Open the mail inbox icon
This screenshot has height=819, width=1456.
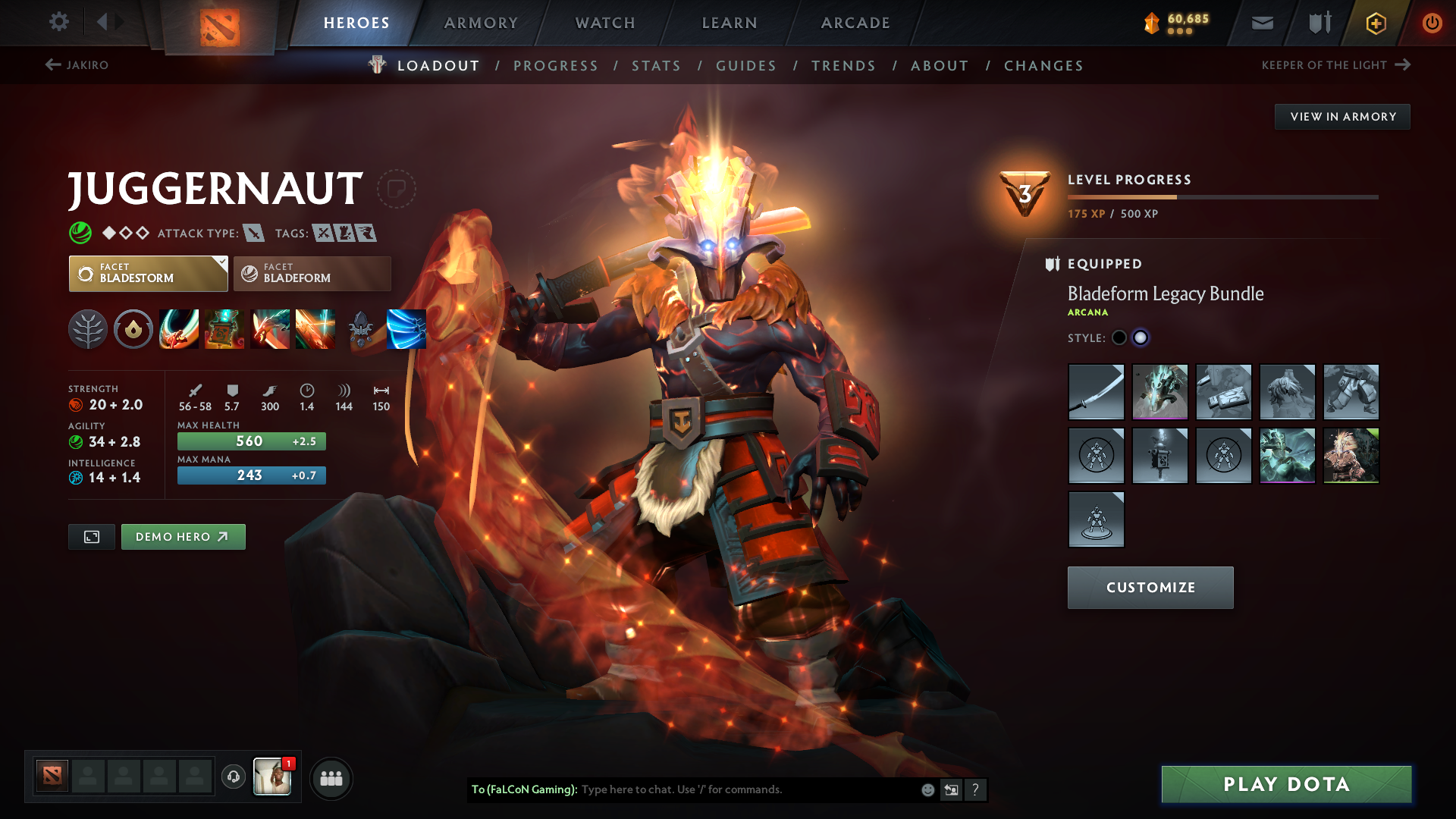click(x=1261, y=22)
